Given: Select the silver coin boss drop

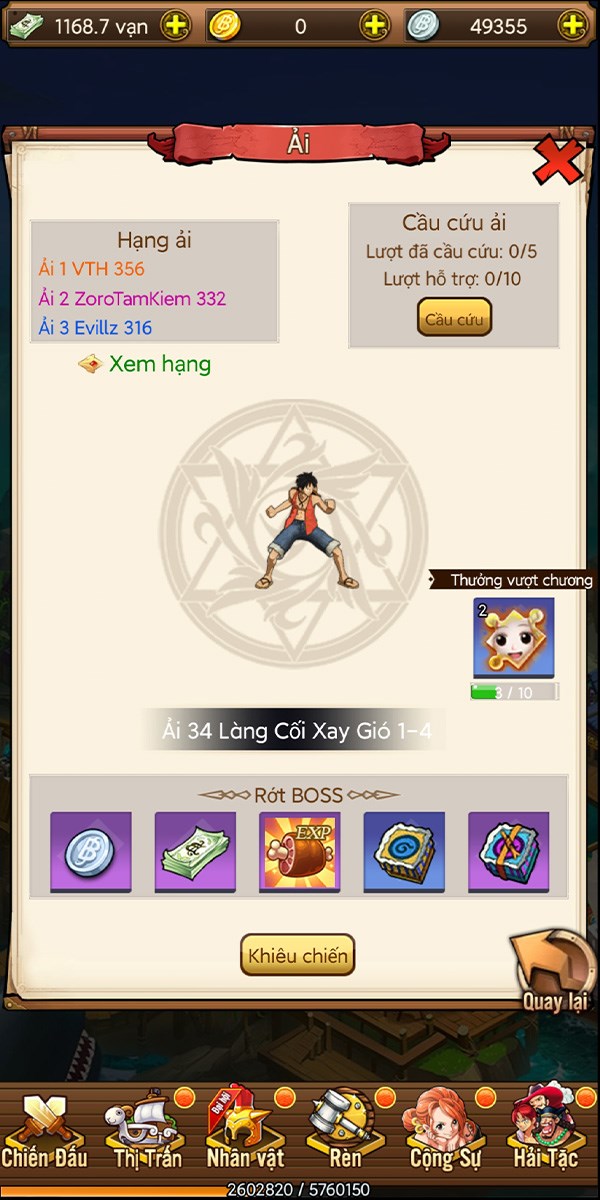Looking at the screenshot, I should (91, 851).
